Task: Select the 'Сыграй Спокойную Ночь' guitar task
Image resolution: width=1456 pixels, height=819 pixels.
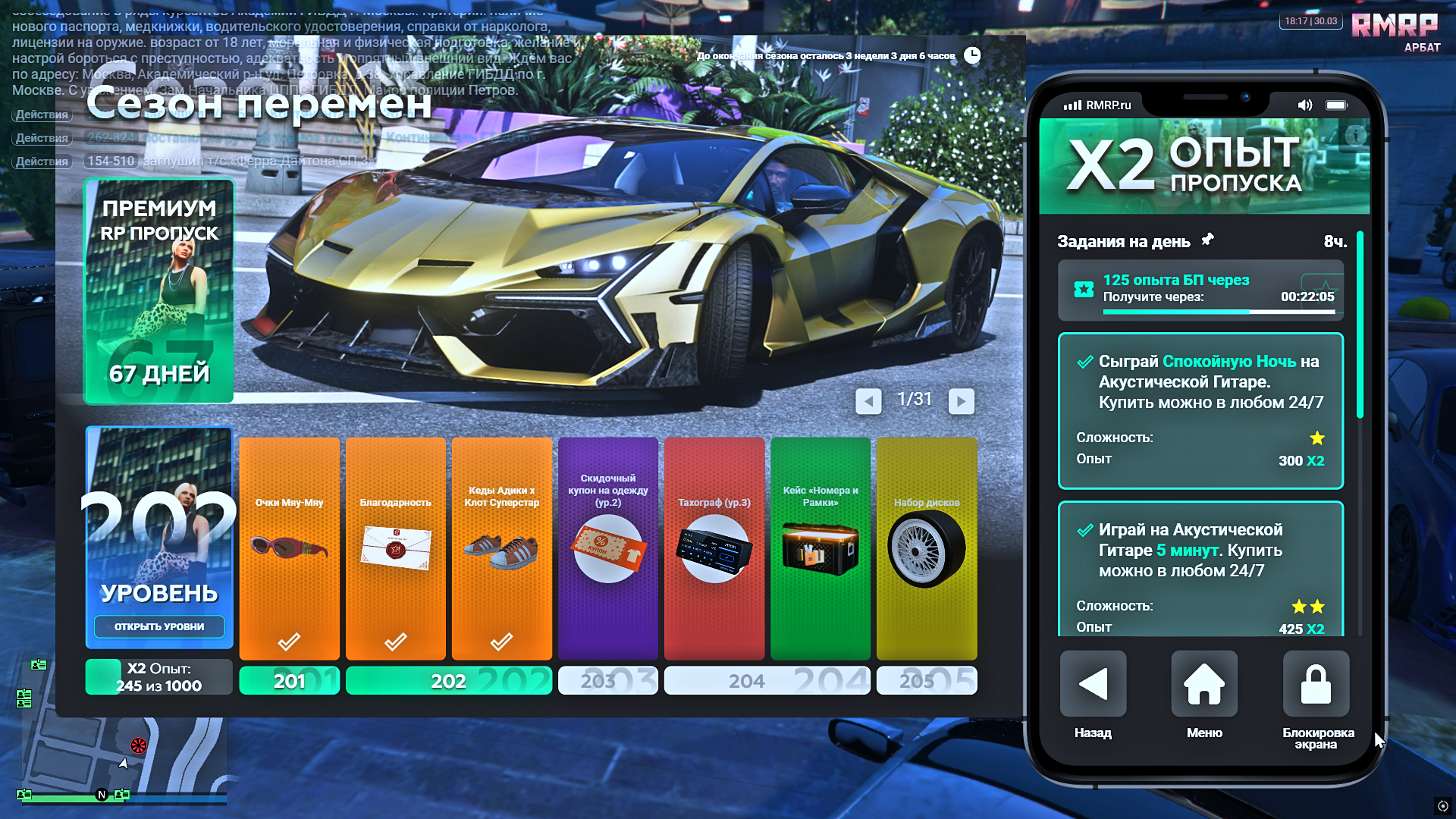Action: pyautogui.click(x=1200, y=410)
